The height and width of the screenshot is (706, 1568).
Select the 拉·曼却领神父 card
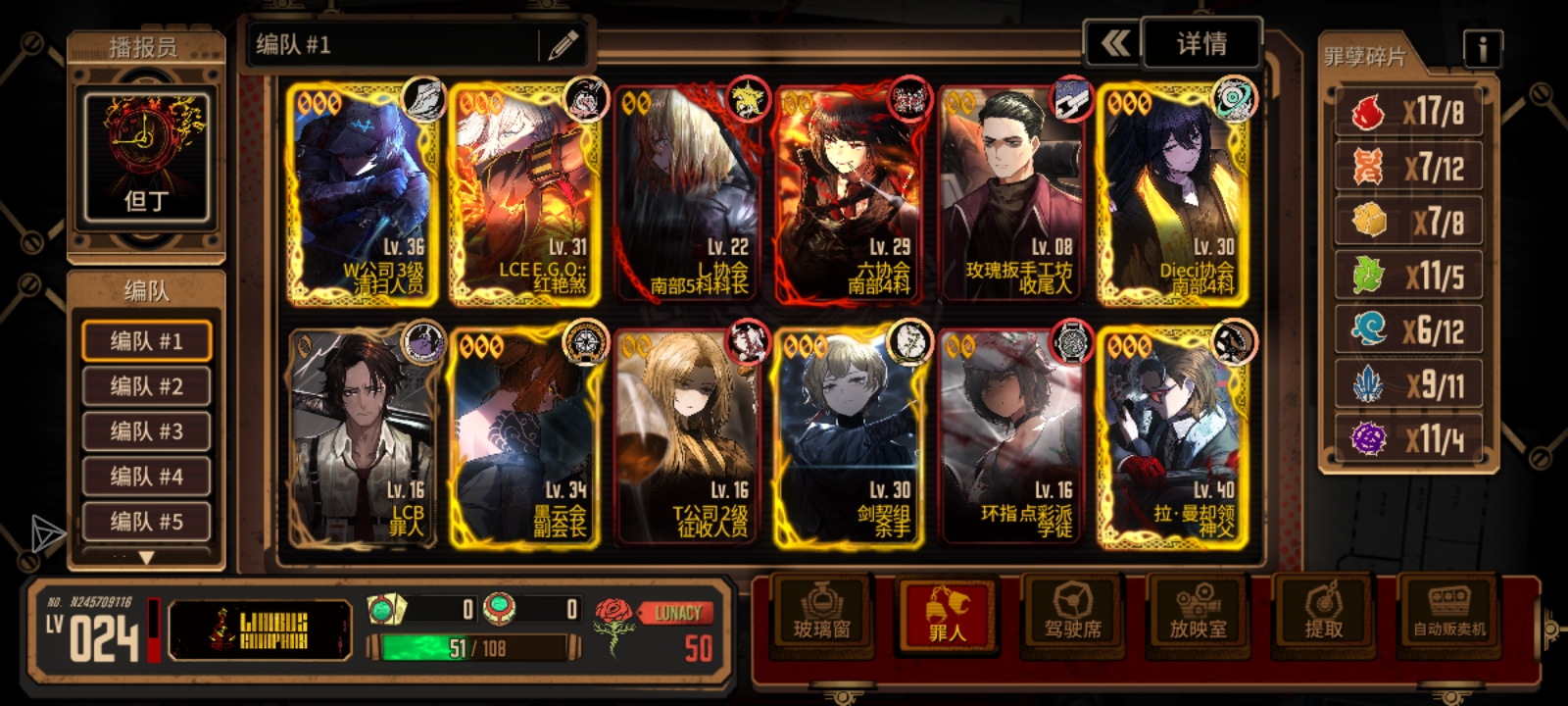point(1174,437)
